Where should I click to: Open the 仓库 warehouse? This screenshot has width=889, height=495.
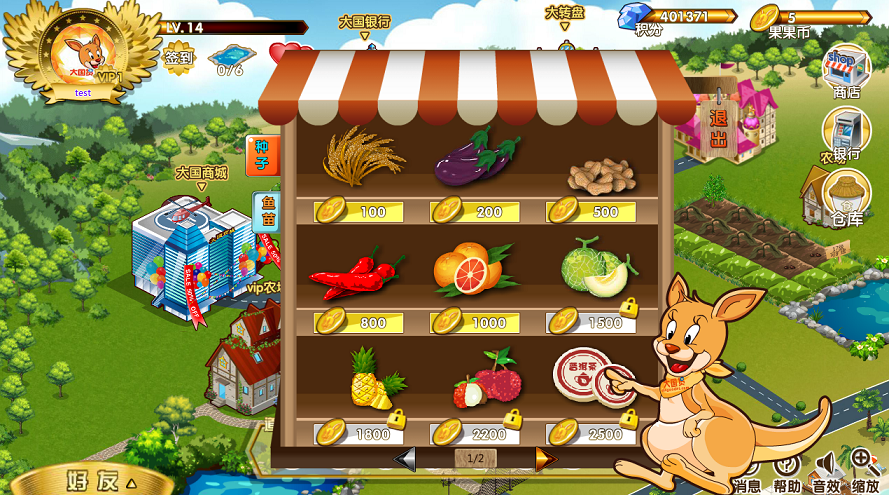coord(845,197)
